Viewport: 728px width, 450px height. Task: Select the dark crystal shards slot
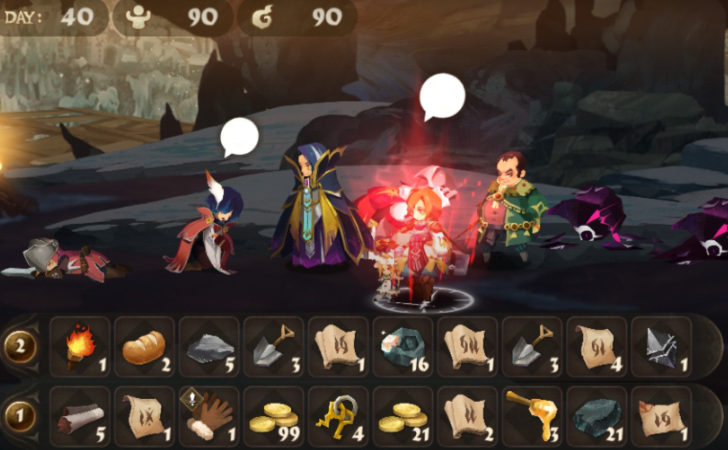coord(661,347)
